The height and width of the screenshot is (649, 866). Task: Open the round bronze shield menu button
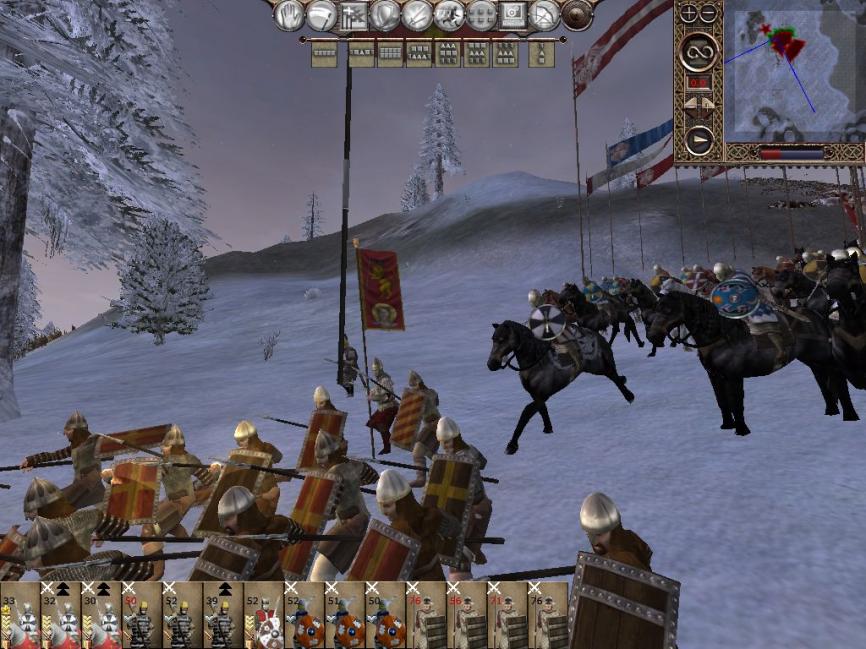(577, 15)
